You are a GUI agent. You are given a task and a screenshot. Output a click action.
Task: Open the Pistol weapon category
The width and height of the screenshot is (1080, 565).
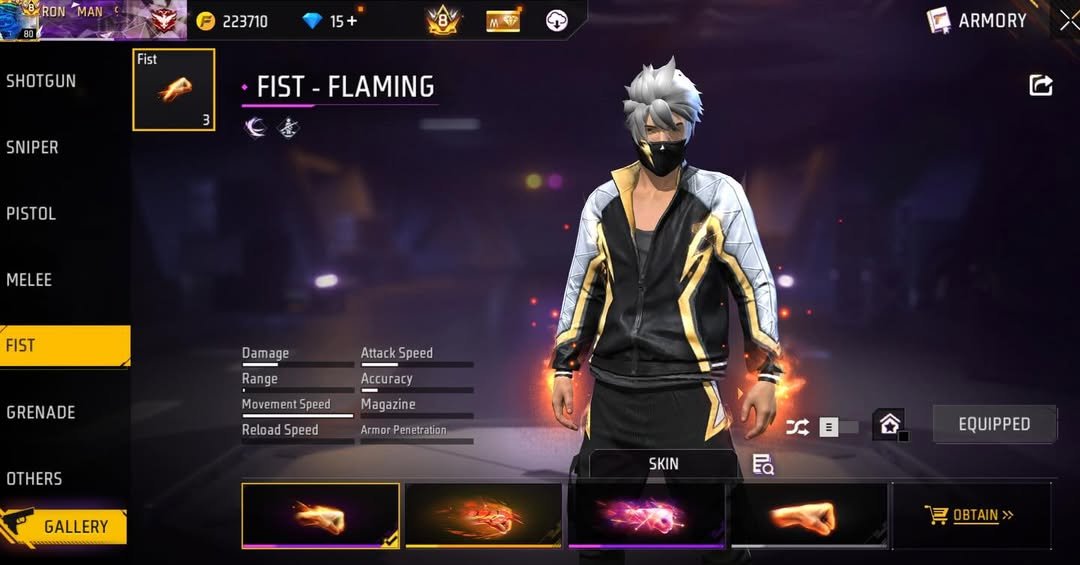[x=32, y=213]
